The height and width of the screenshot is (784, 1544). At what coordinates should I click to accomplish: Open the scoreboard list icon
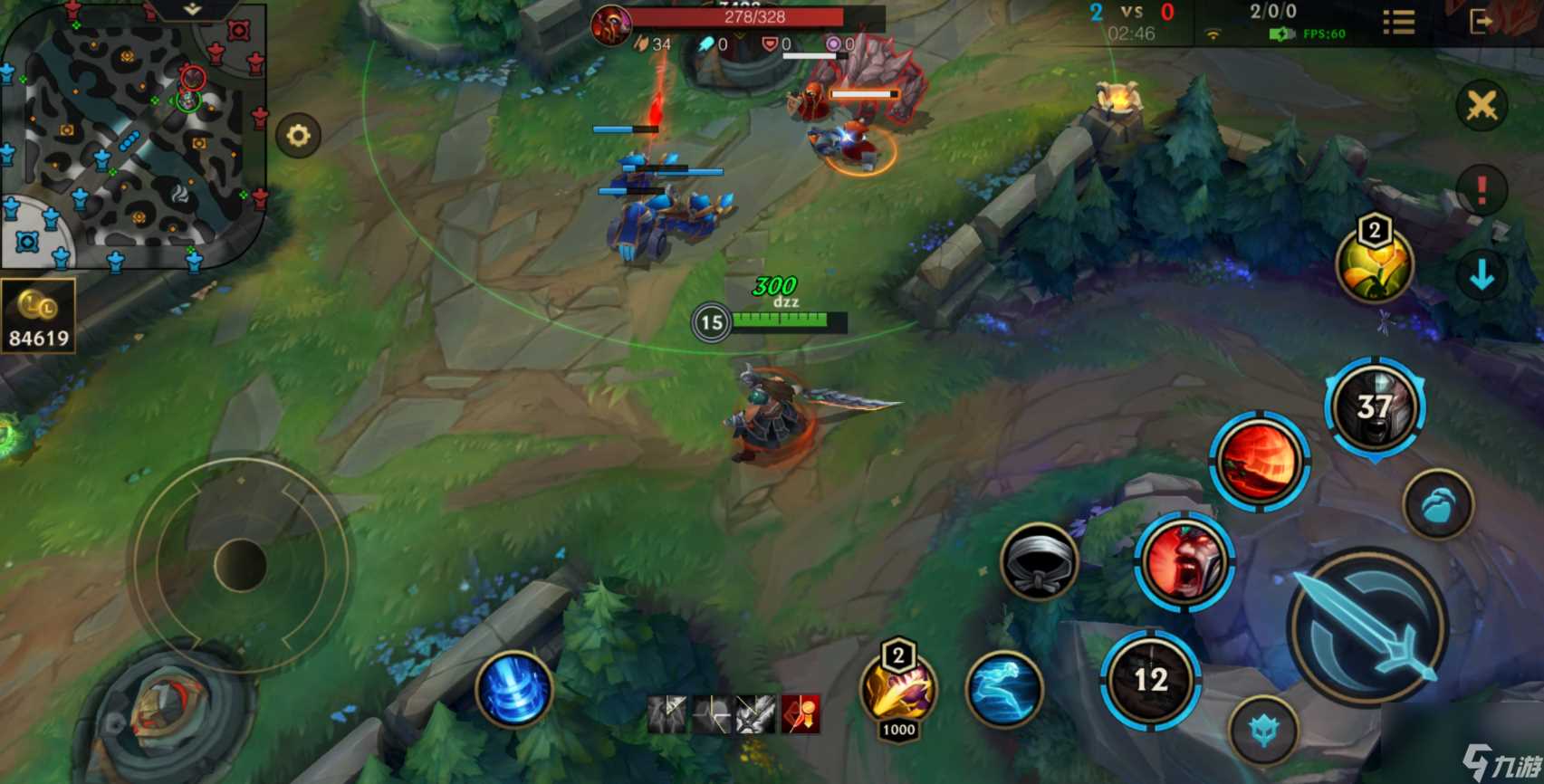coord(1399,22)
